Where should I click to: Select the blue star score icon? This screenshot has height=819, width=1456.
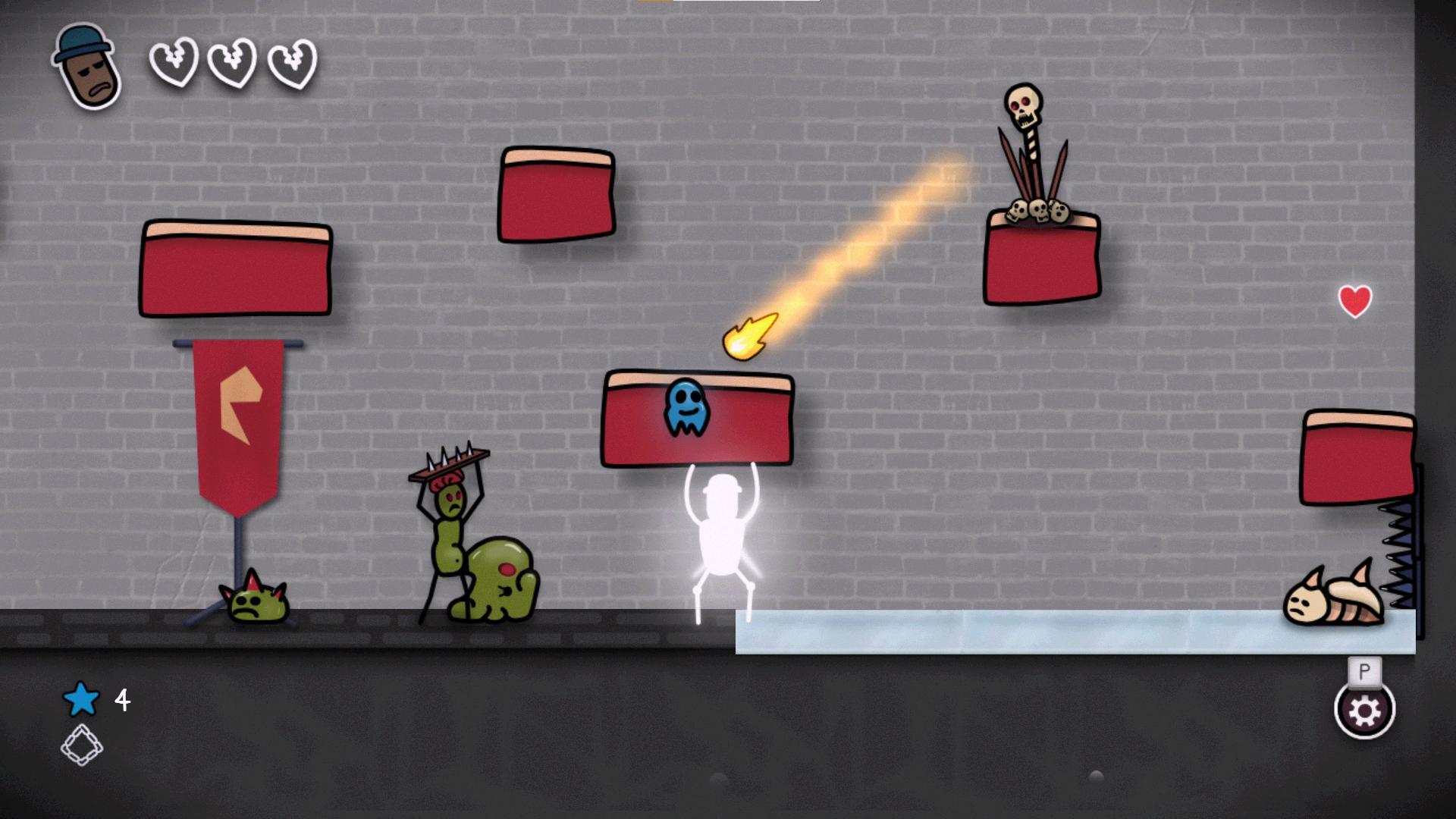(x=80, y=699)
